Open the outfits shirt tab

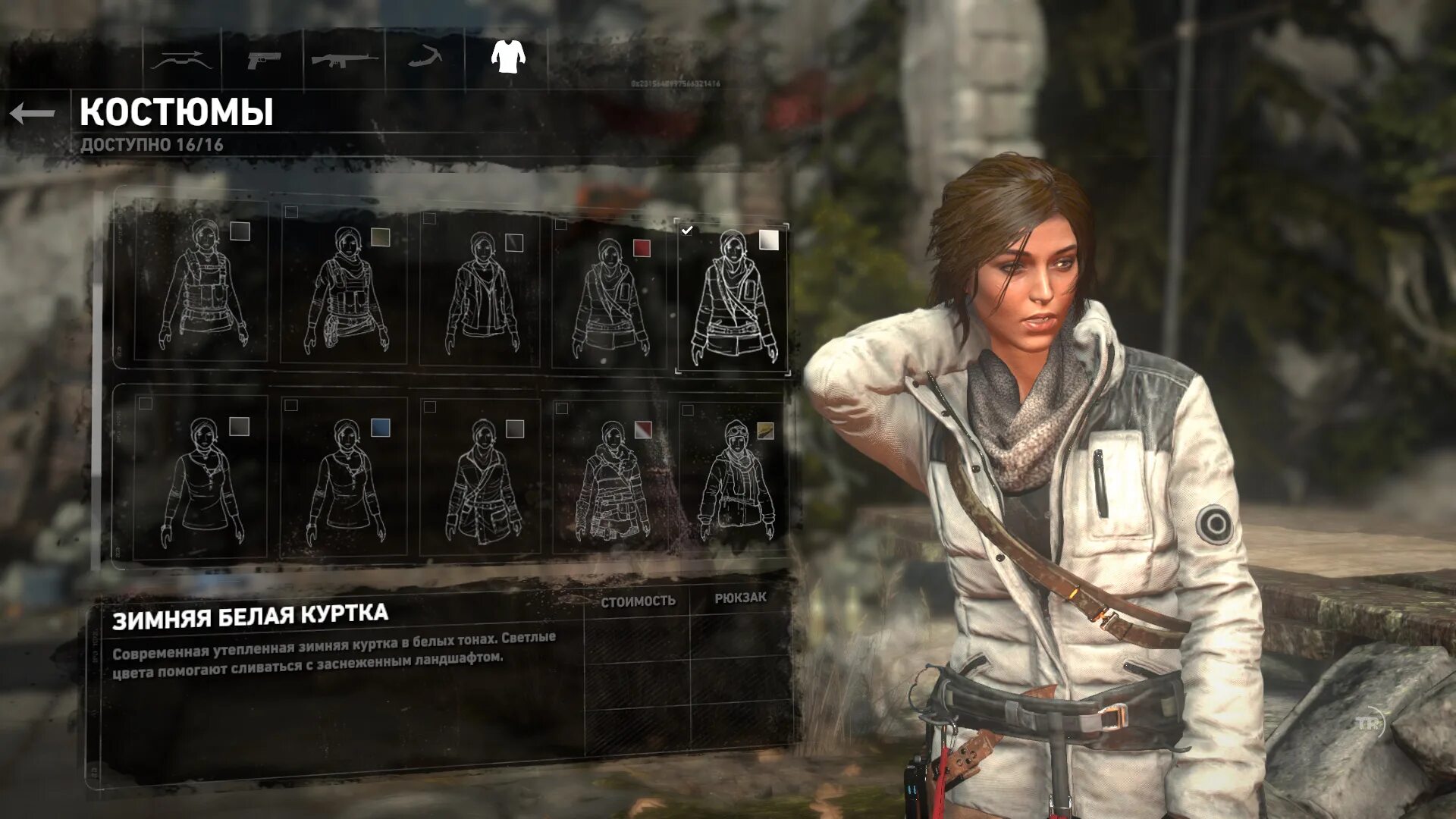pos(508,56)
